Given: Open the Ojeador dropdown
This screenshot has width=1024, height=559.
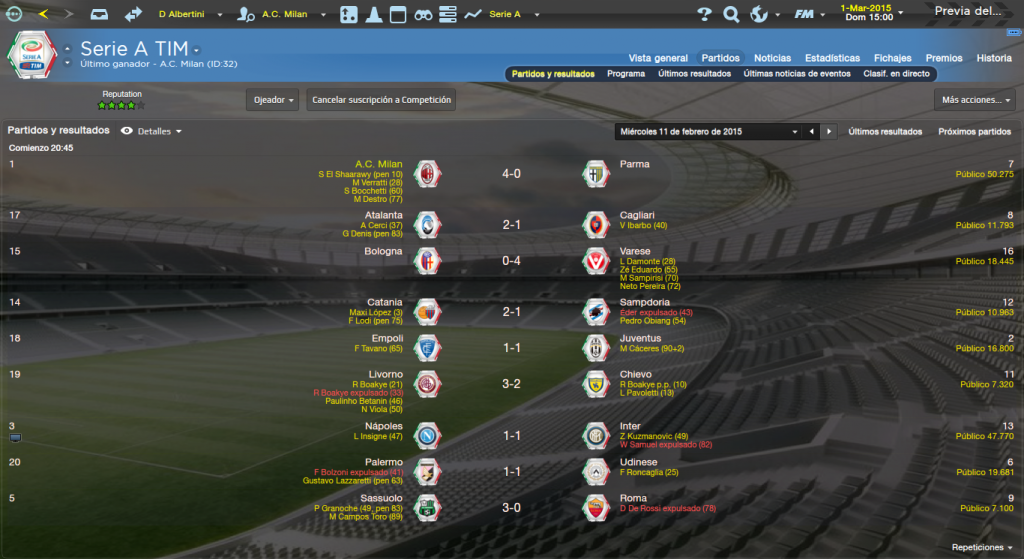Looking at the screenshot, I should tap(273, 100).
